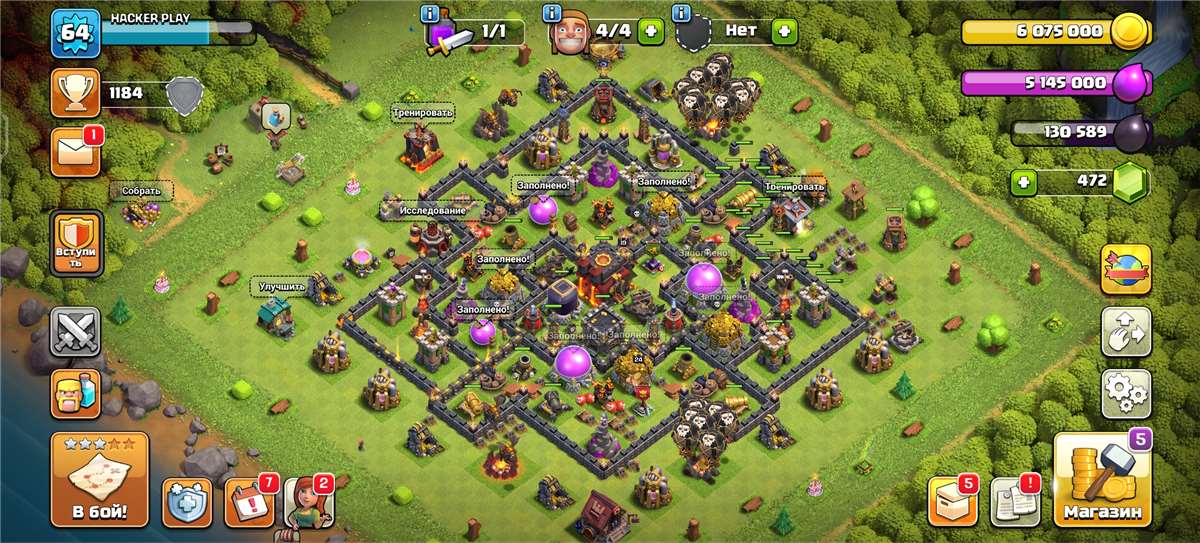Open the army overview crossed swords button
Viewport: 1200px width, 543px height.
coord(76,332)
